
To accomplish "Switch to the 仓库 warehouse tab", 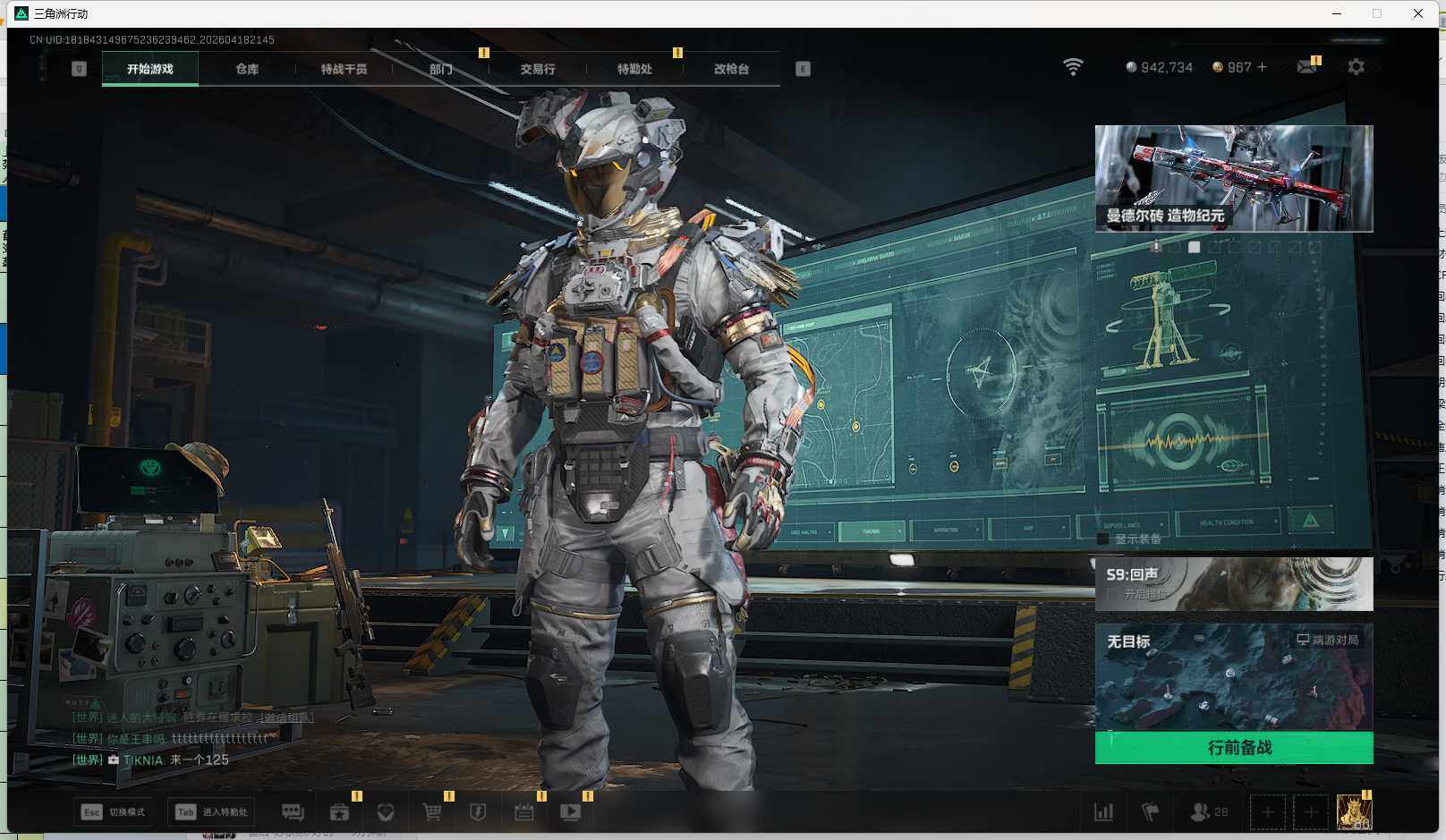I will 247,69.
